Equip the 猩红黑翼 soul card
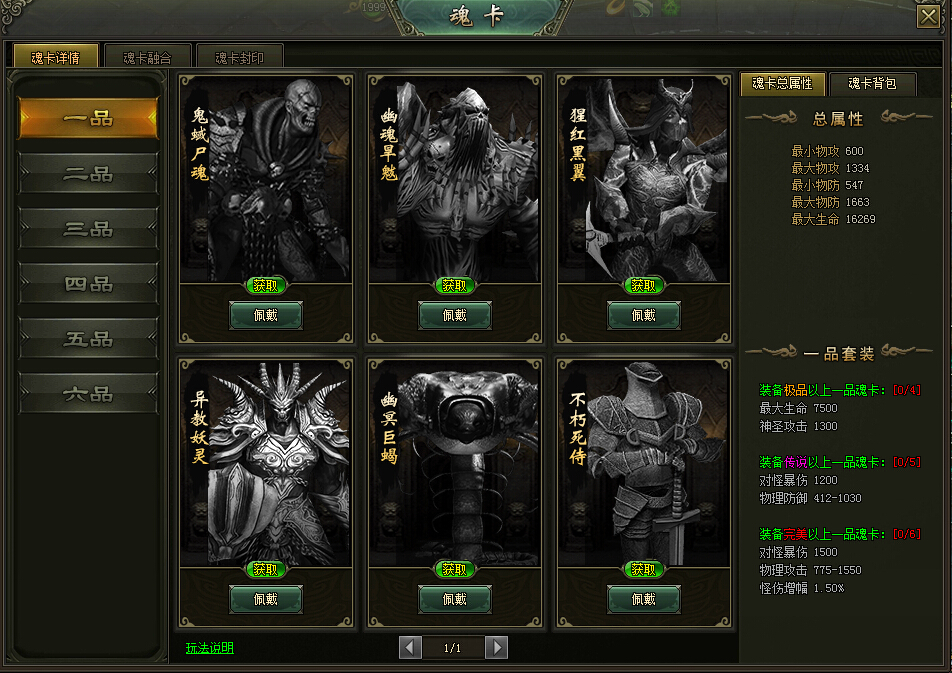This screenshot has height=673, width=952. coord(644,315)
